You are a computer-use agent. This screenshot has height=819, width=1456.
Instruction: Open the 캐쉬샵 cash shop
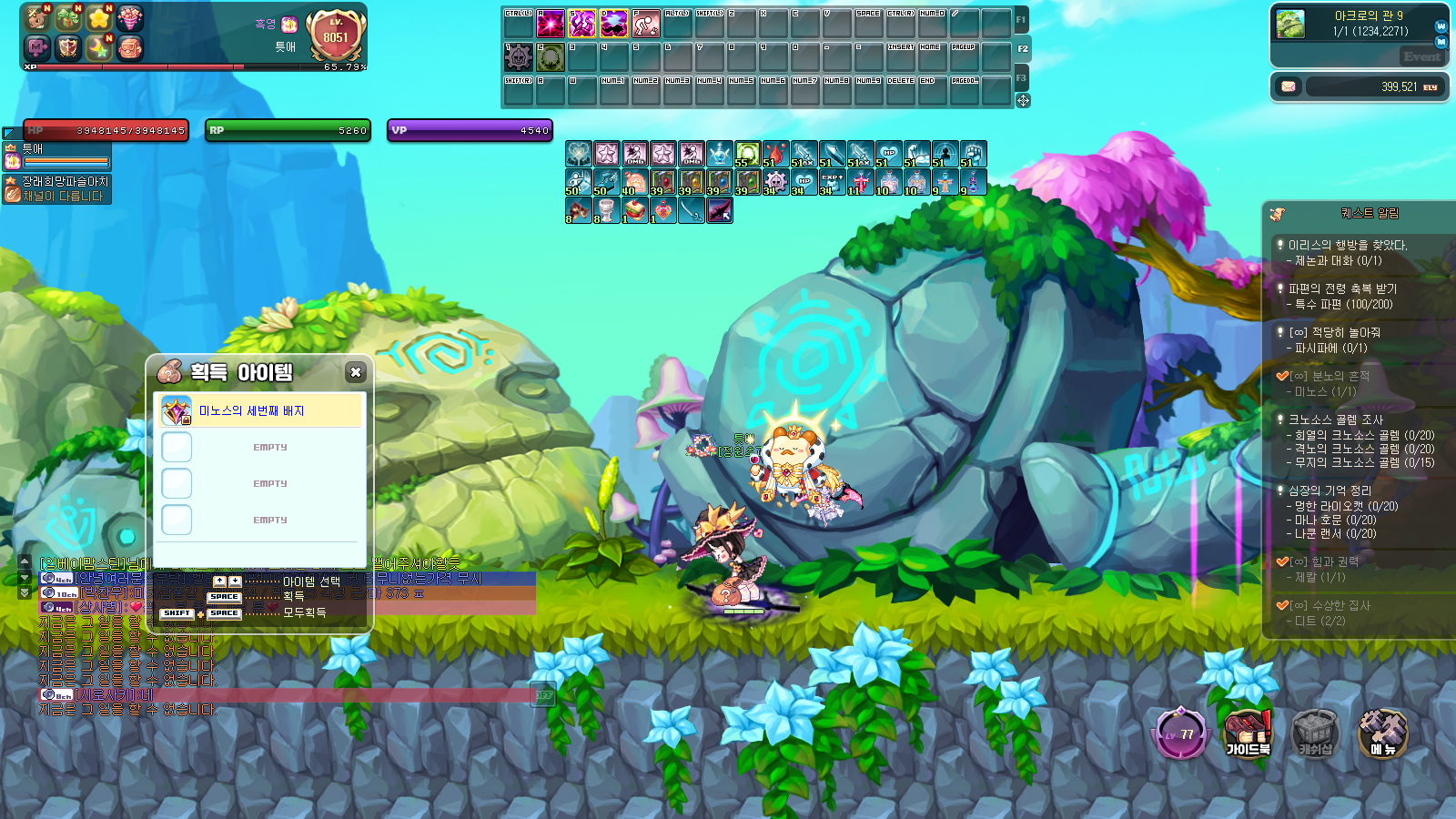(x=1315, y=733)
